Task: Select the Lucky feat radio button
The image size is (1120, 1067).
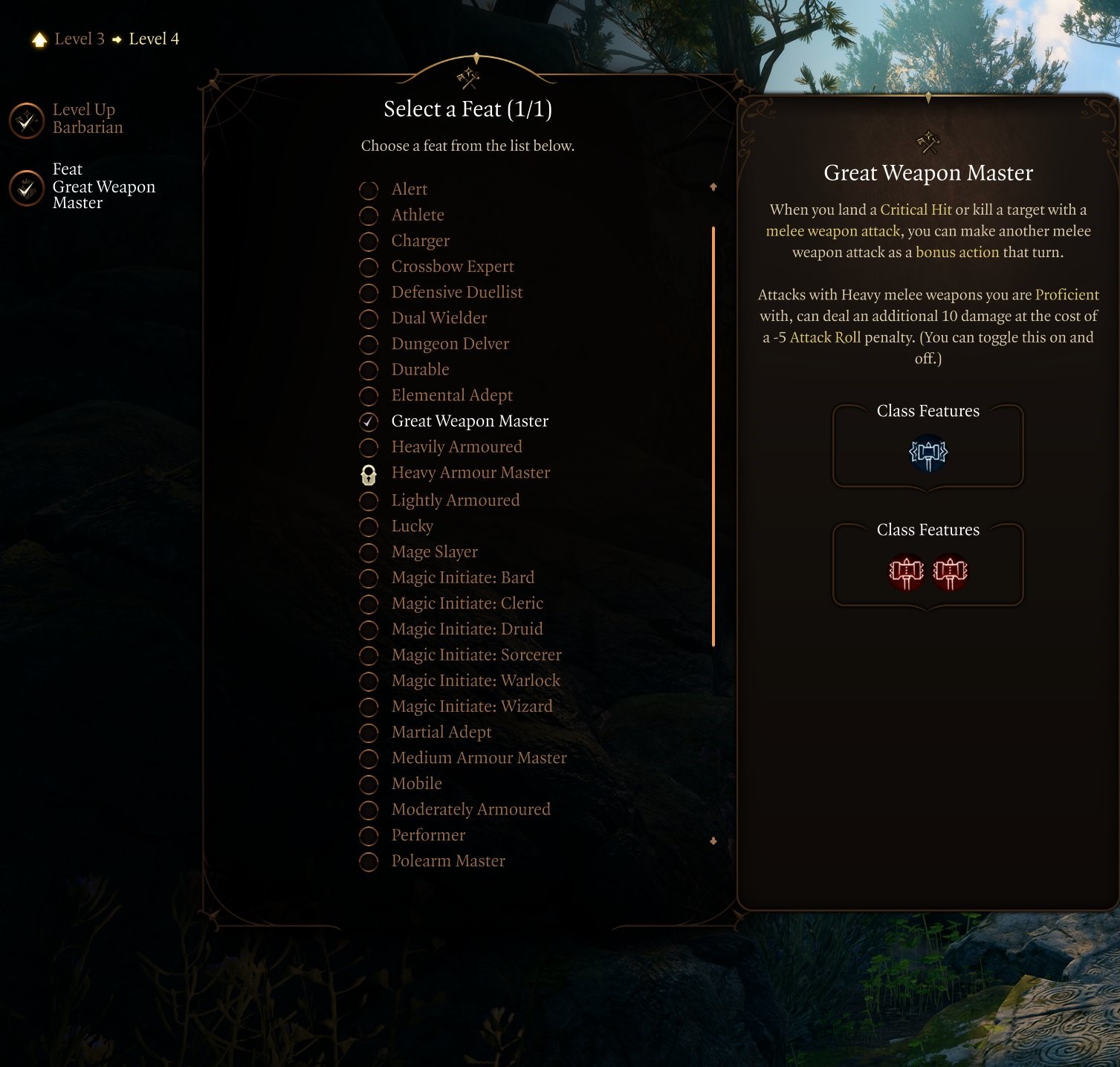Action: [x=369, y=526]
